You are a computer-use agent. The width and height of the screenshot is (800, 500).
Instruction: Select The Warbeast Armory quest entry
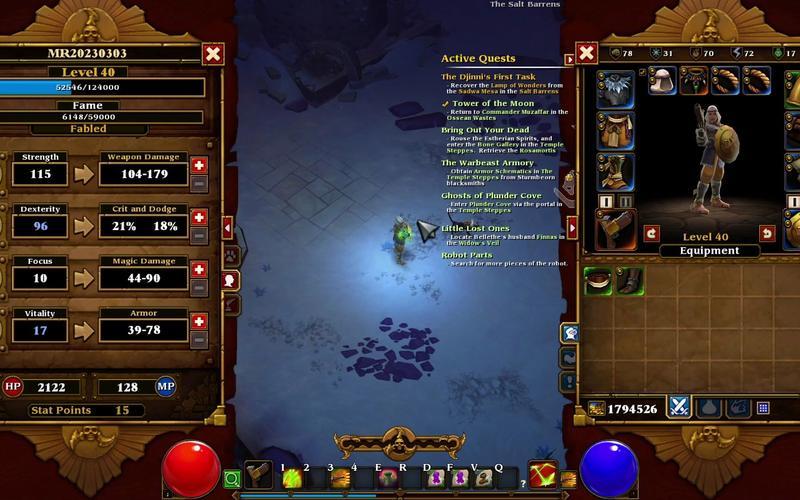click(x=488, y=162)
